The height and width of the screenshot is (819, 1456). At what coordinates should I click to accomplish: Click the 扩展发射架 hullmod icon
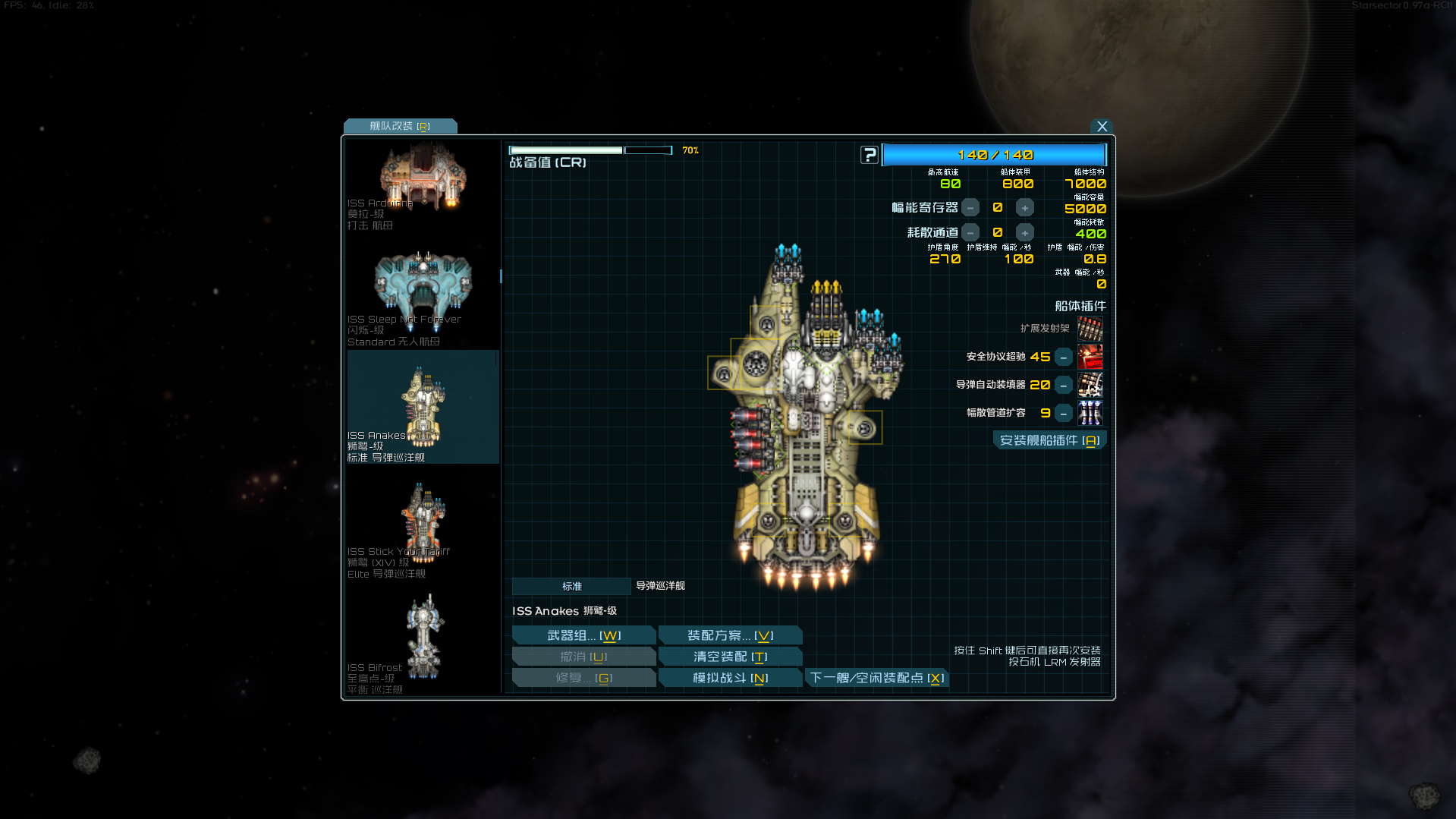[x=1090, y=329]
